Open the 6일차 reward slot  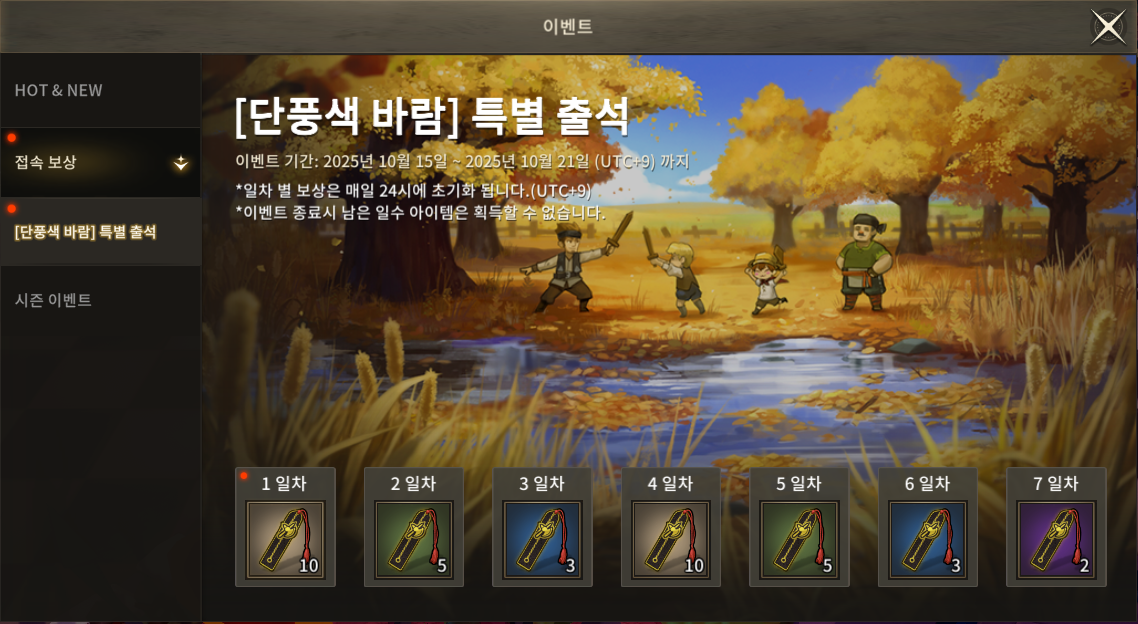coord(928,539)
